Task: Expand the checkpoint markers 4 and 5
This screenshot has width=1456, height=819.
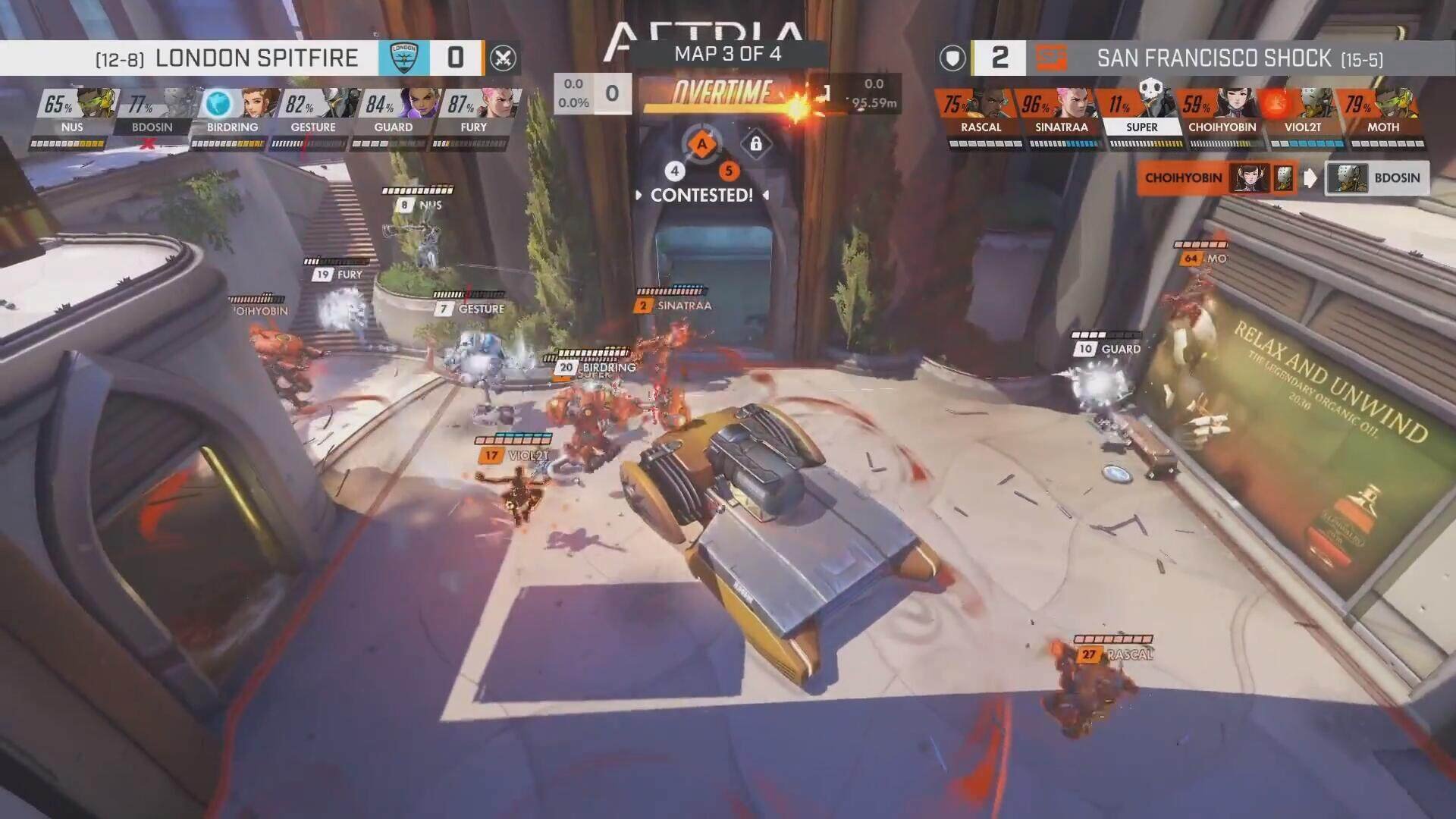Action: (x=701, y=171)
